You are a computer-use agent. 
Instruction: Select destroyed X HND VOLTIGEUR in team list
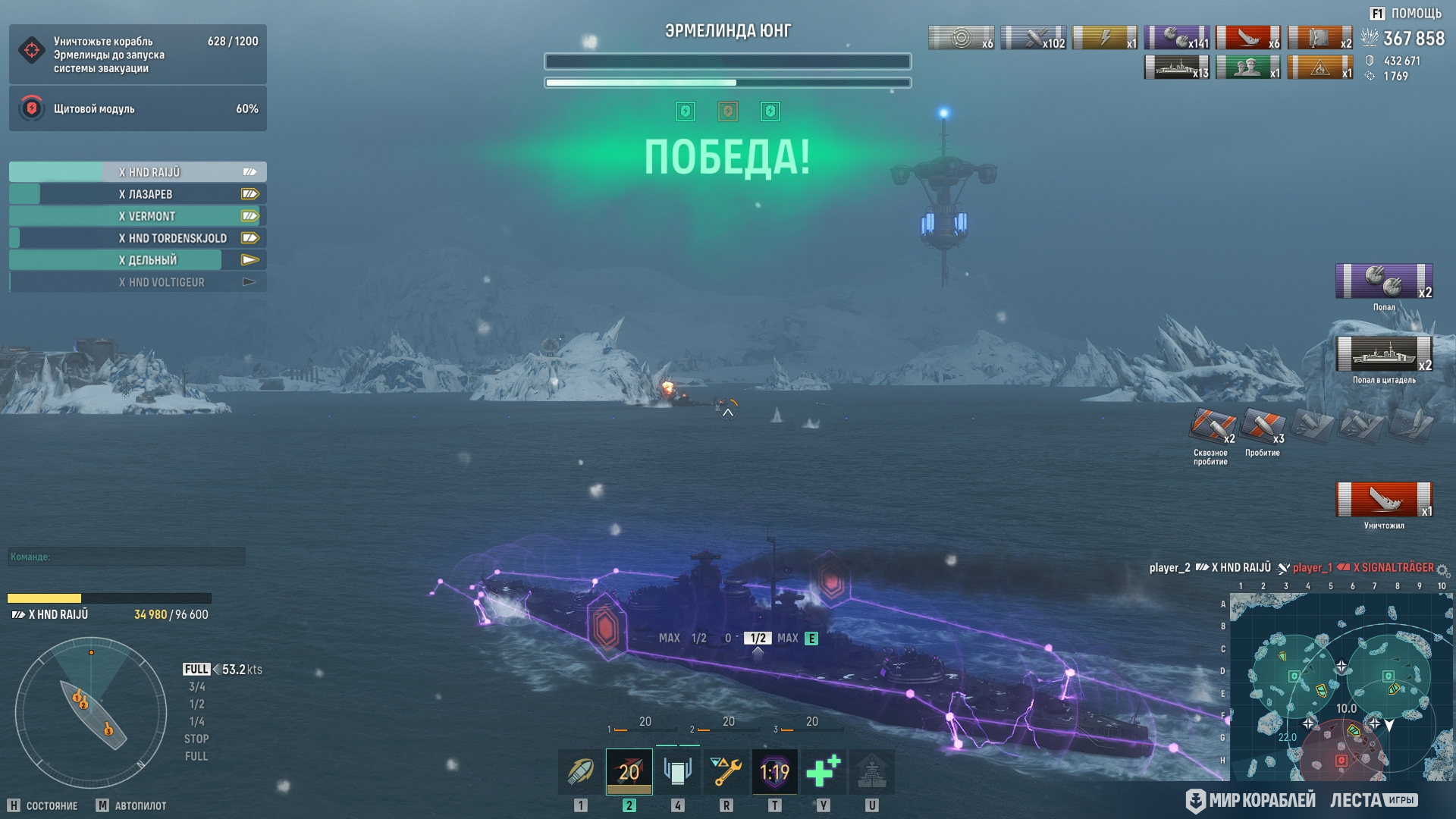pyautogui.click(x=138, y=282)
